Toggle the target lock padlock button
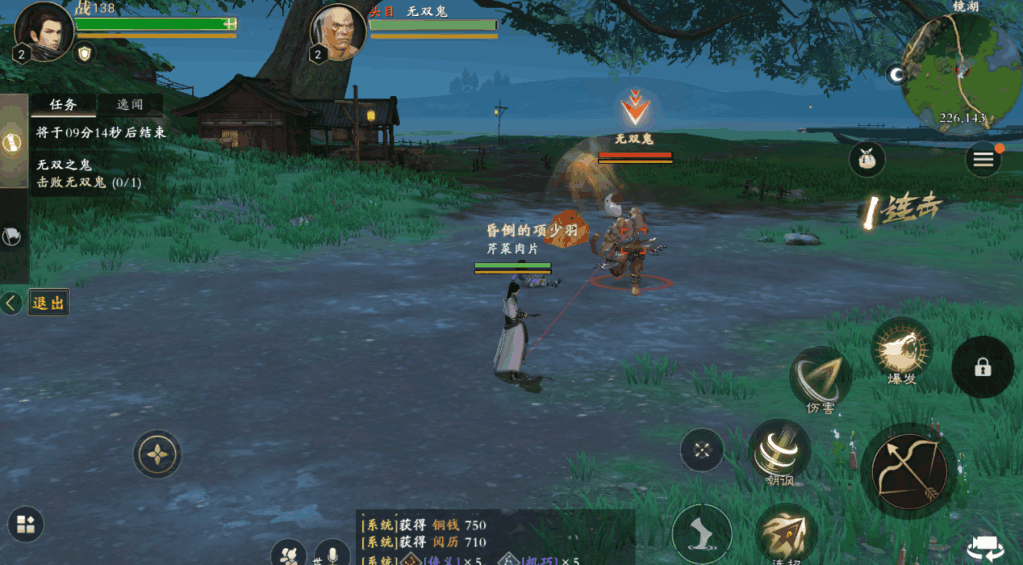1023x565 pixels. [x=982, y=367]
